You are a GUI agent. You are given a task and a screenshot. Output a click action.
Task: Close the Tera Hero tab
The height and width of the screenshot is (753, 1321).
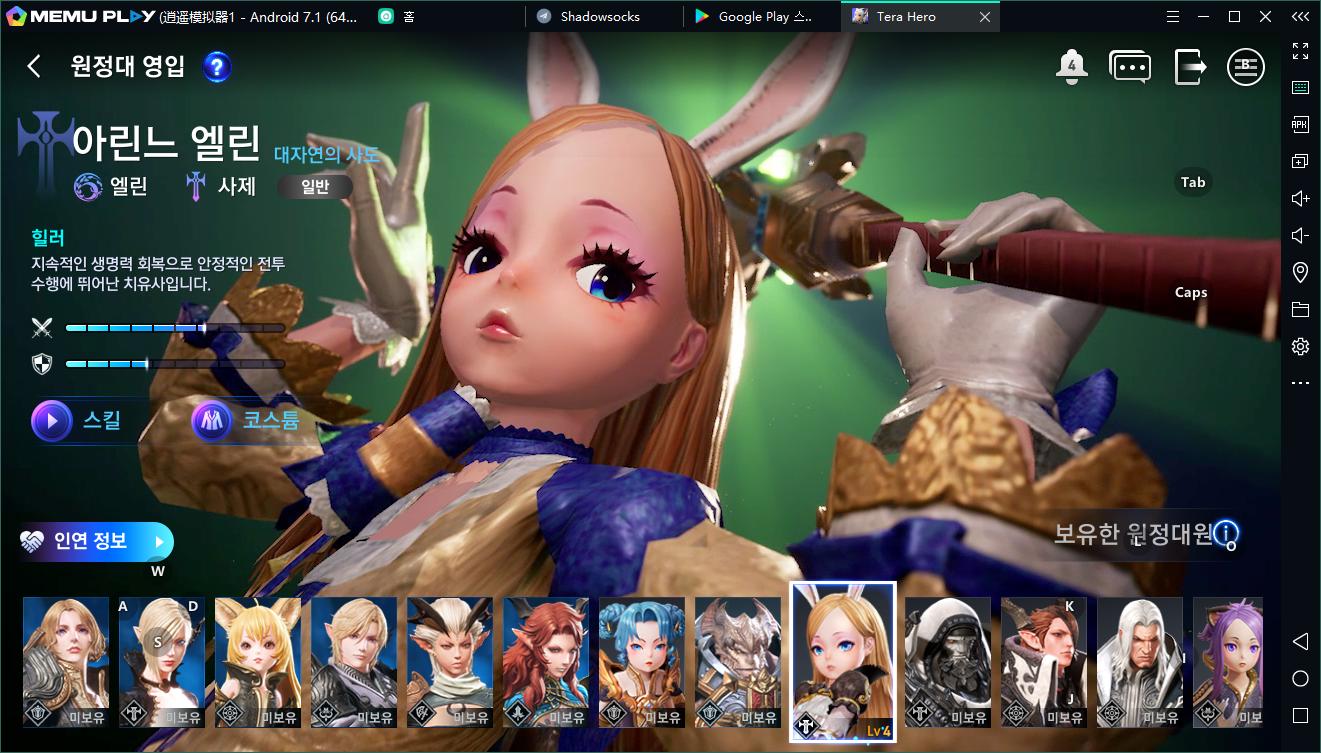985,17
